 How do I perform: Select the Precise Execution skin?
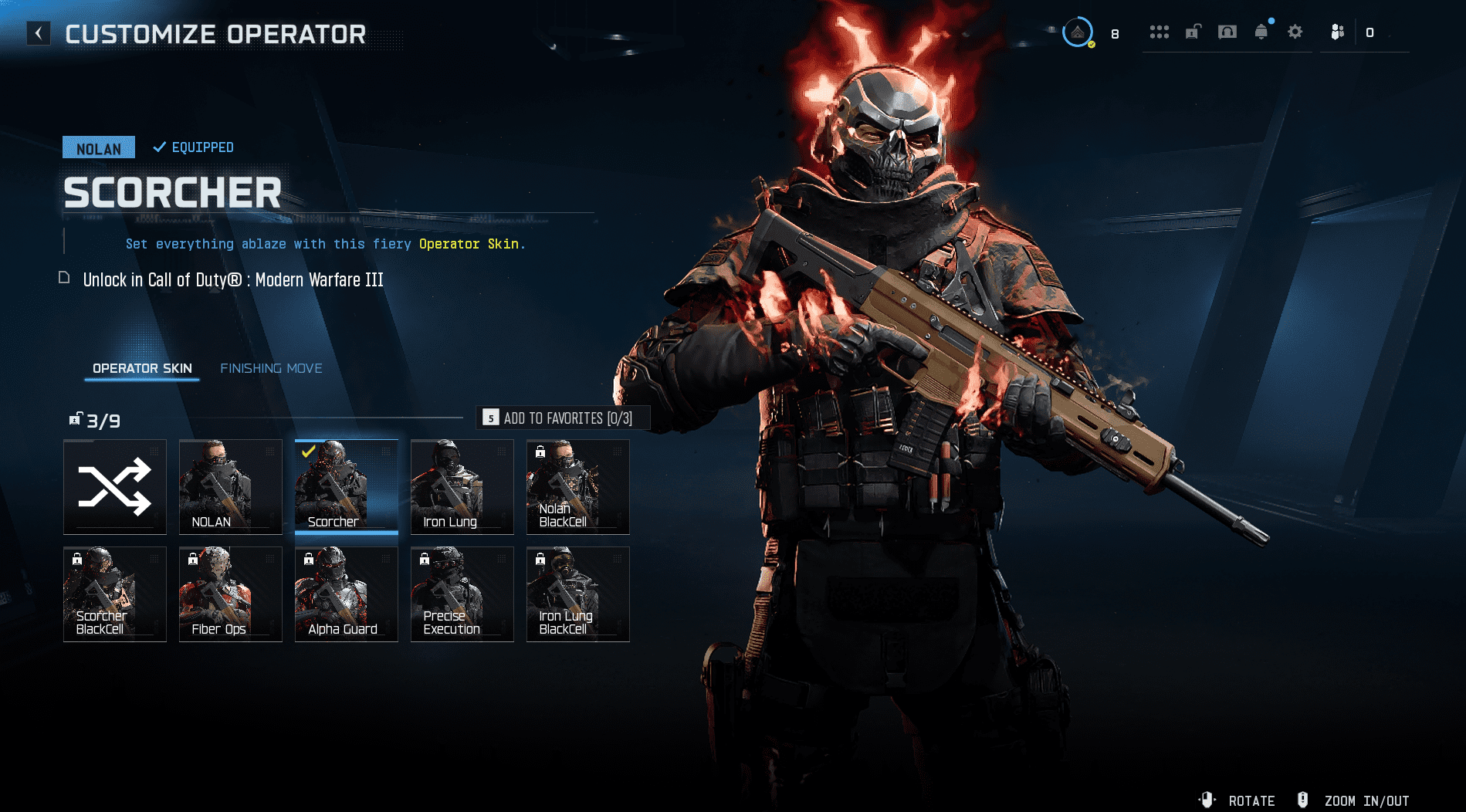(x=462, y=594)
